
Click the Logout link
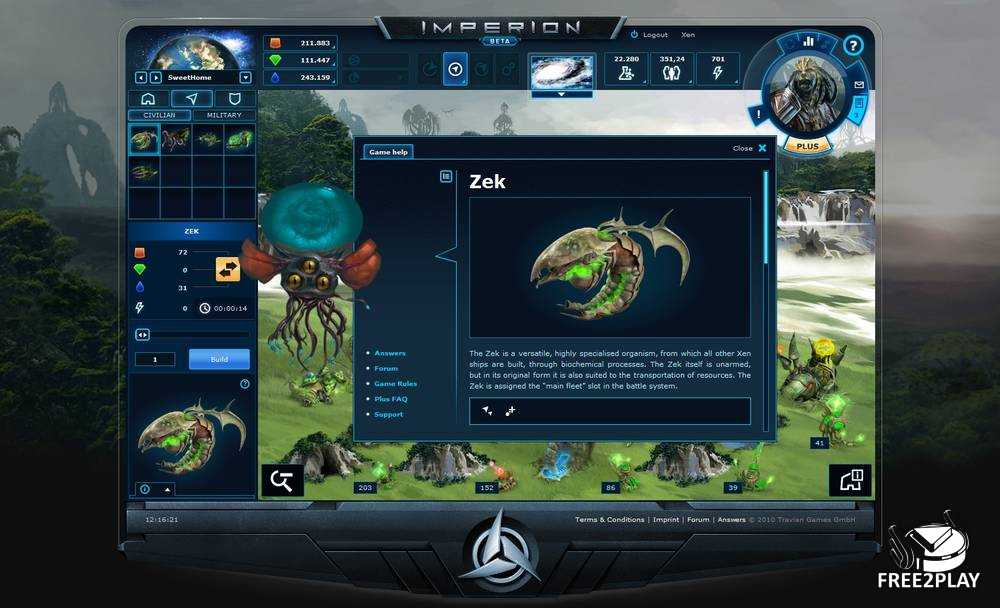point(655,35)
